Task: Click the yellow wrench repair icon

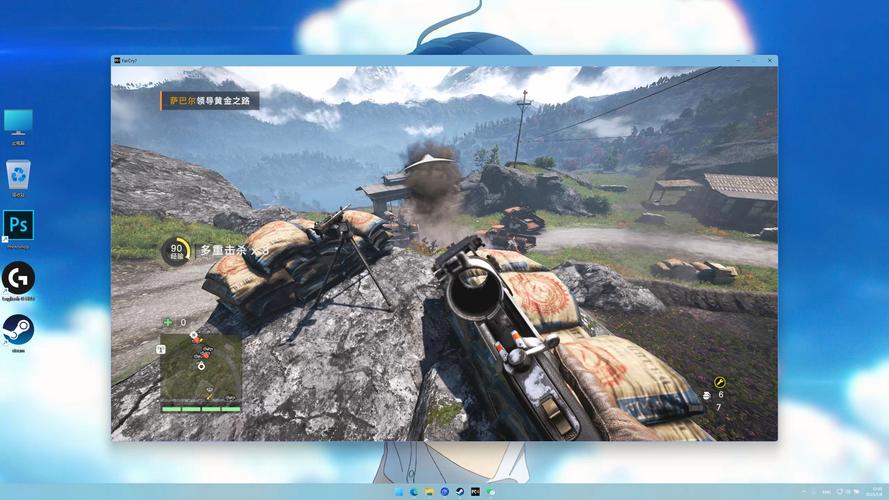Action: (x=720, y=382)
